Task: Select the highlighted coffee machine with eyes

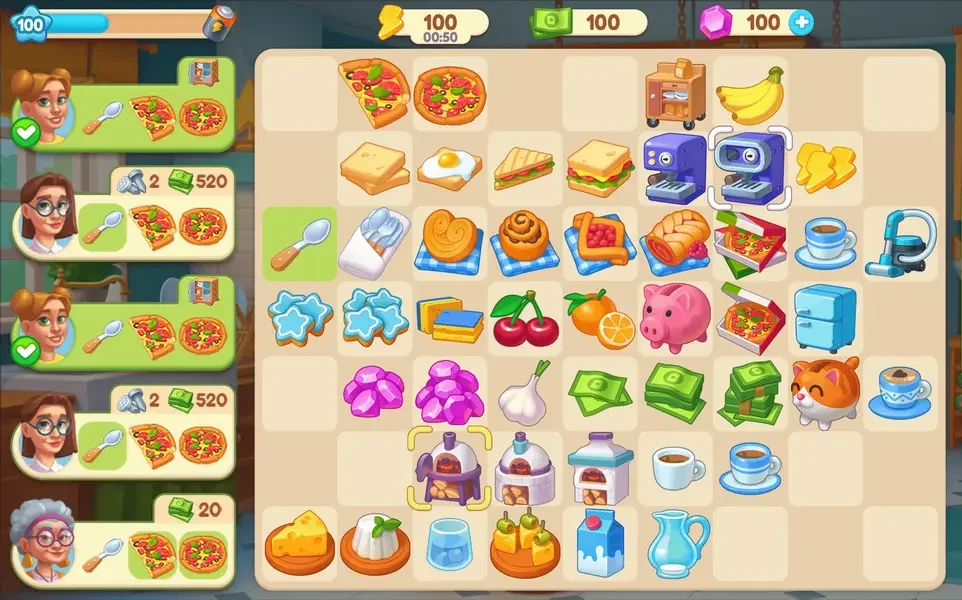Action: point(750,167)
